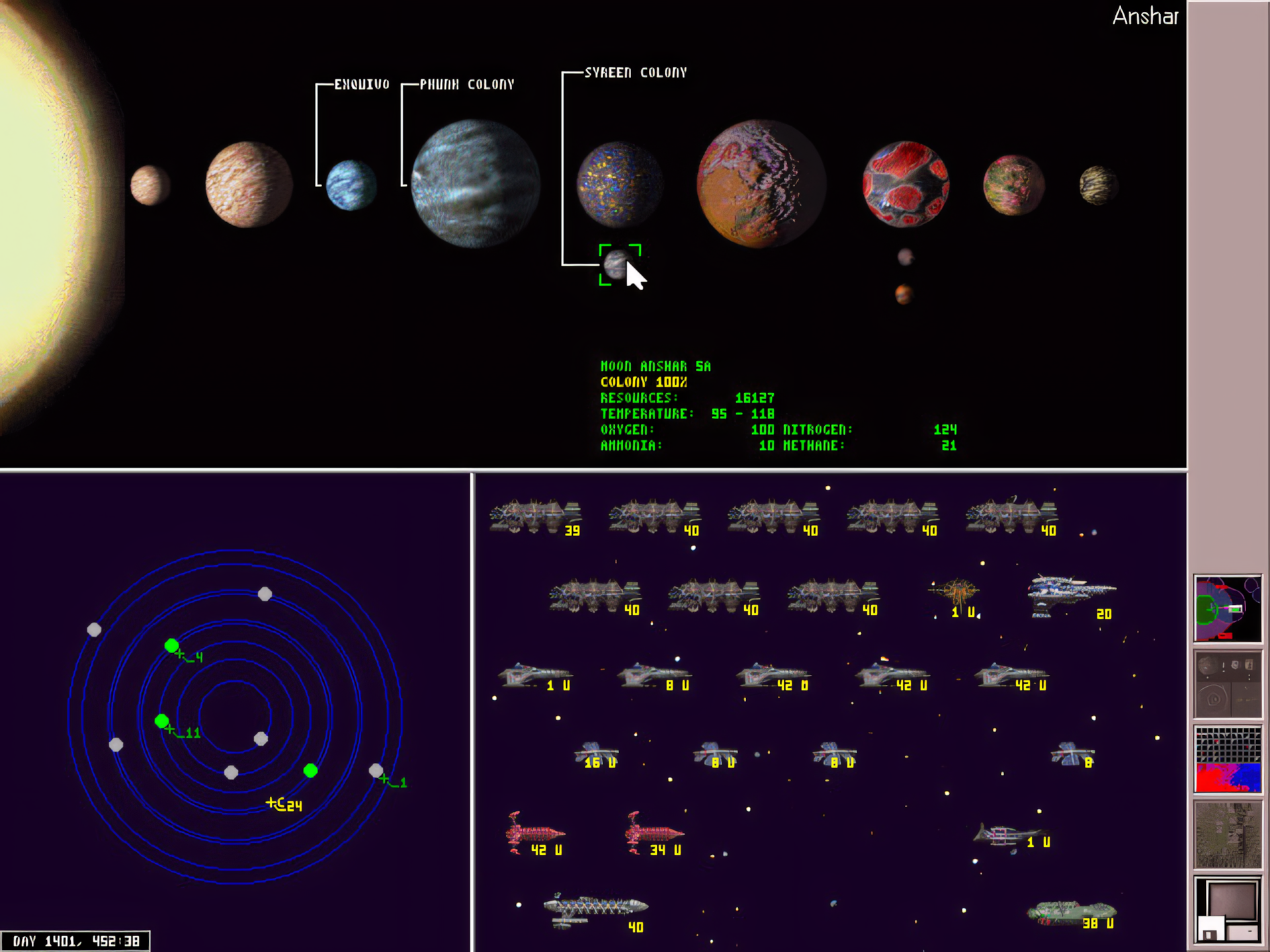Viewport: 1270px width, 952px height.
Task: Click the Day 1401 time display
Action: click(x=75, y=939)
